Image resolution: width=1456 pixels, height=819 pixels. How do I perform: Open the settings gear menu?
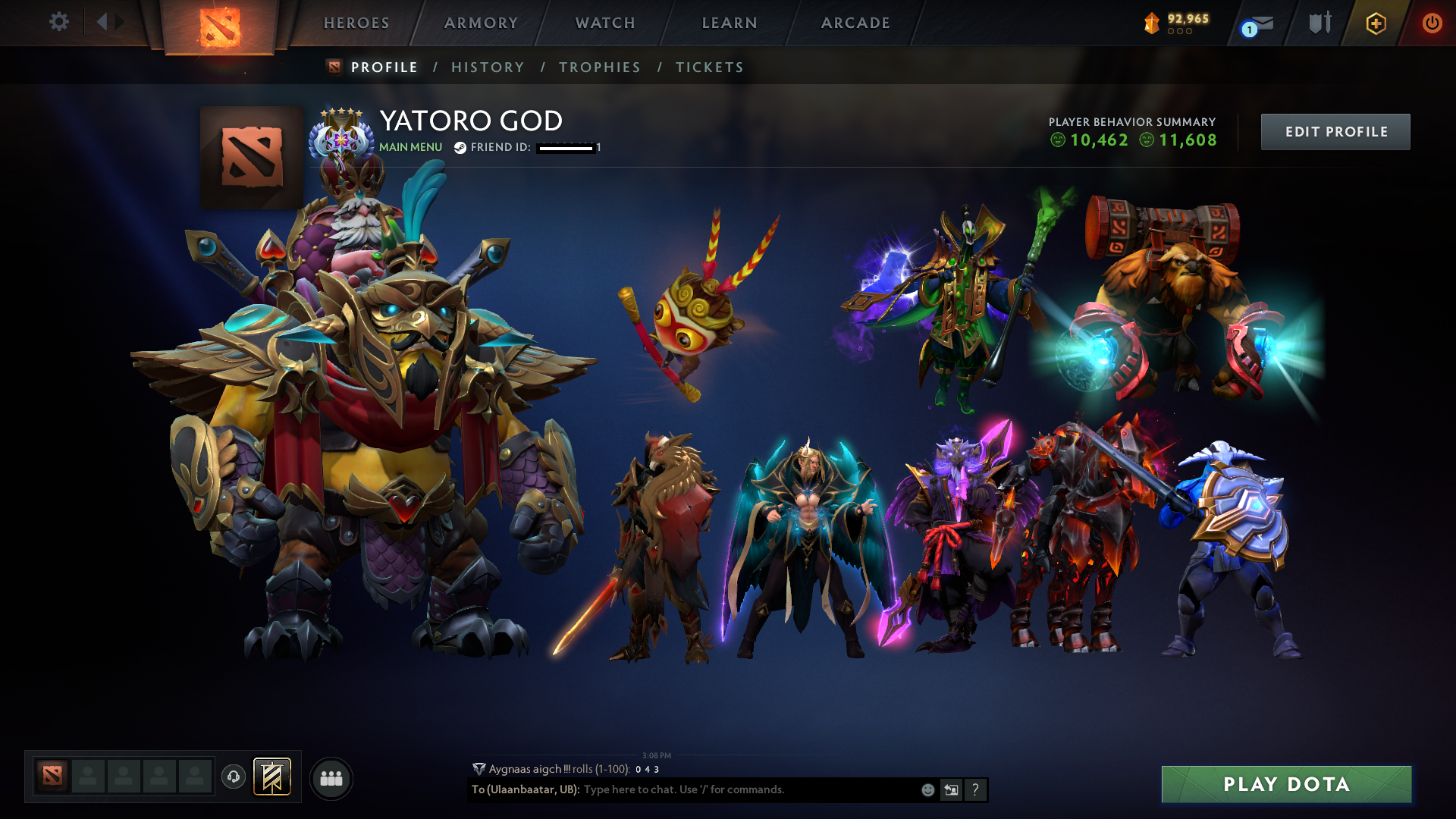pyautogui.click(x=59, y=23)
